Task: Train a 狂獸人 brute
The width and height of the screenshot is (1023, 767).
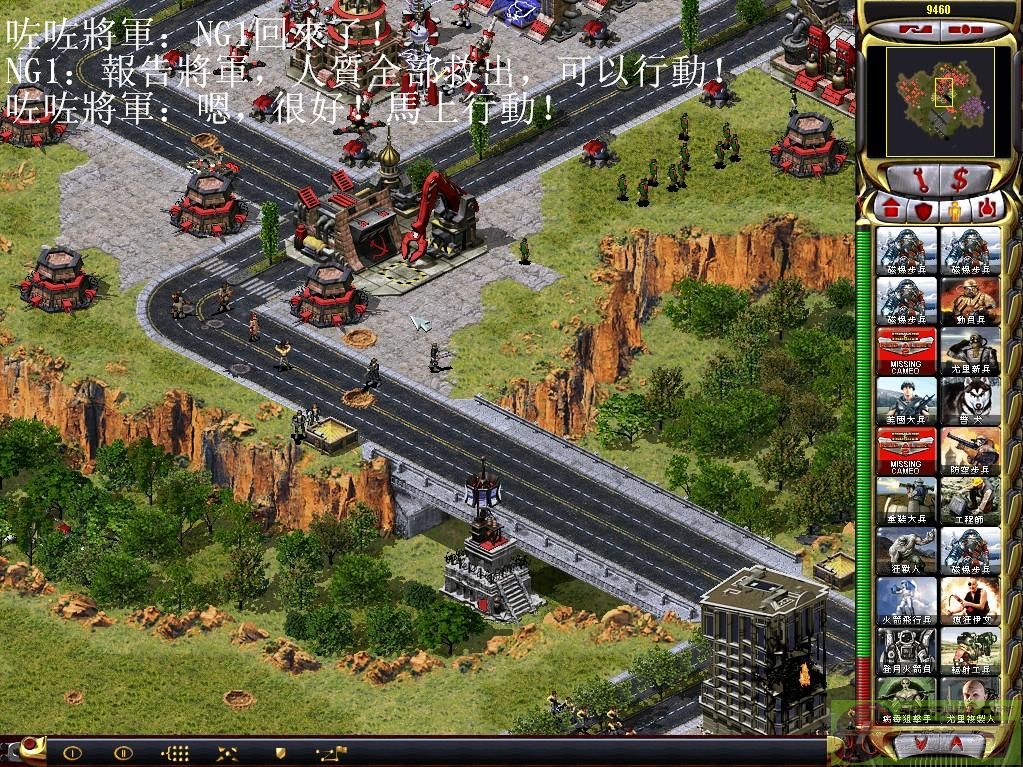Action: 907,551
